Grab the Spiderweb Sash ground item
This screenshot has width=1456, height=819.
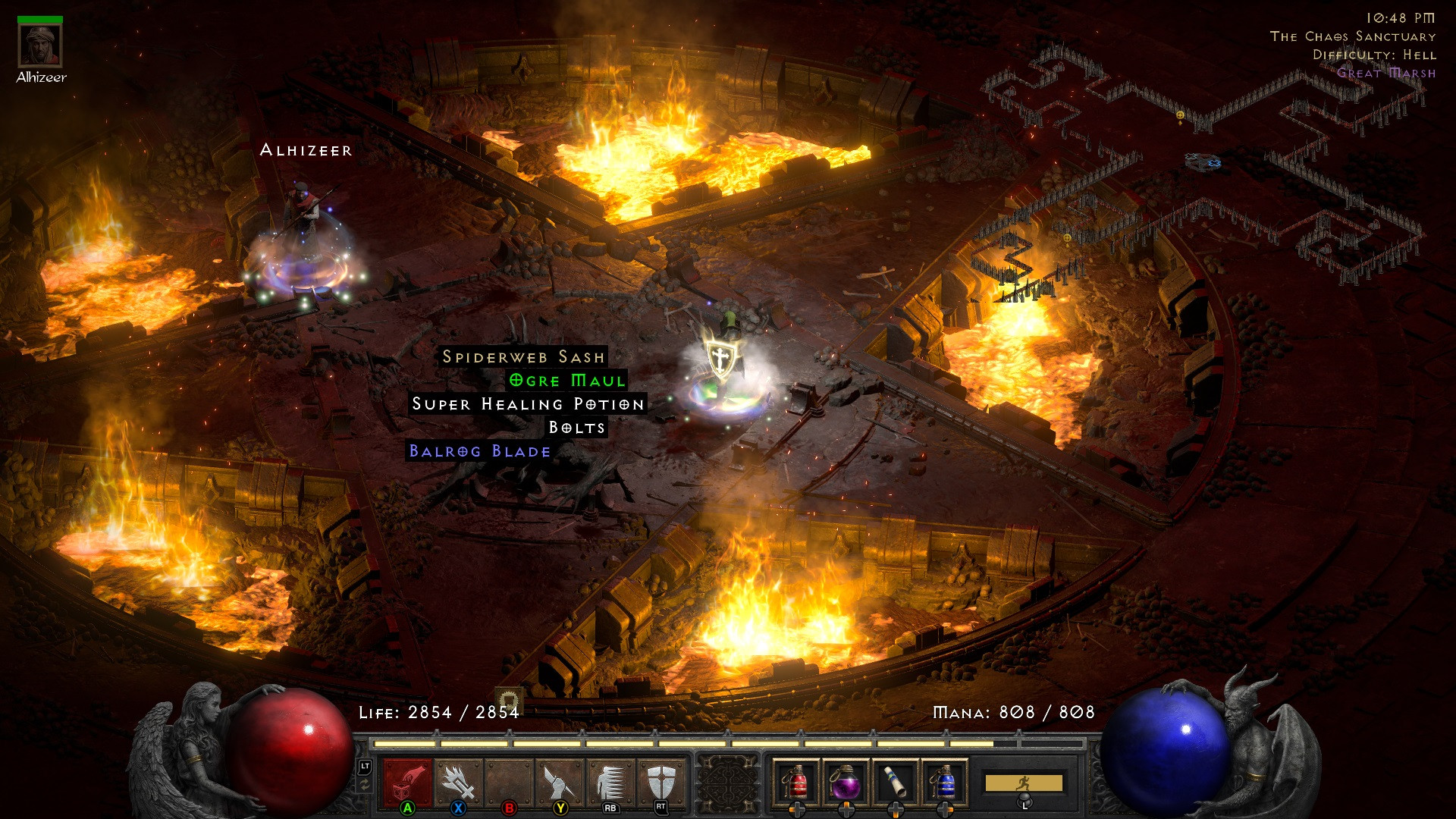point(523,356)
